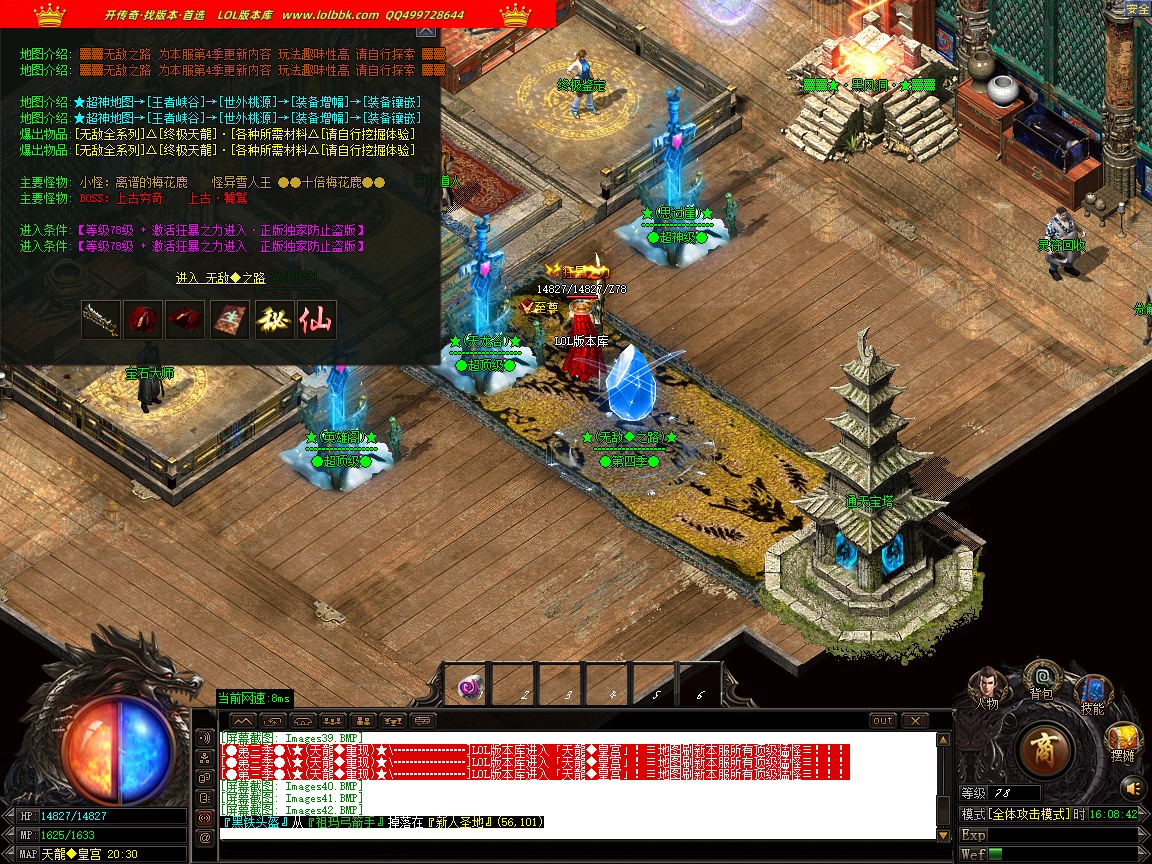Select the serrated sword reward icon
Image resolution: width=1152 pixels, height=864 pixels.
(x=101, y=320)
